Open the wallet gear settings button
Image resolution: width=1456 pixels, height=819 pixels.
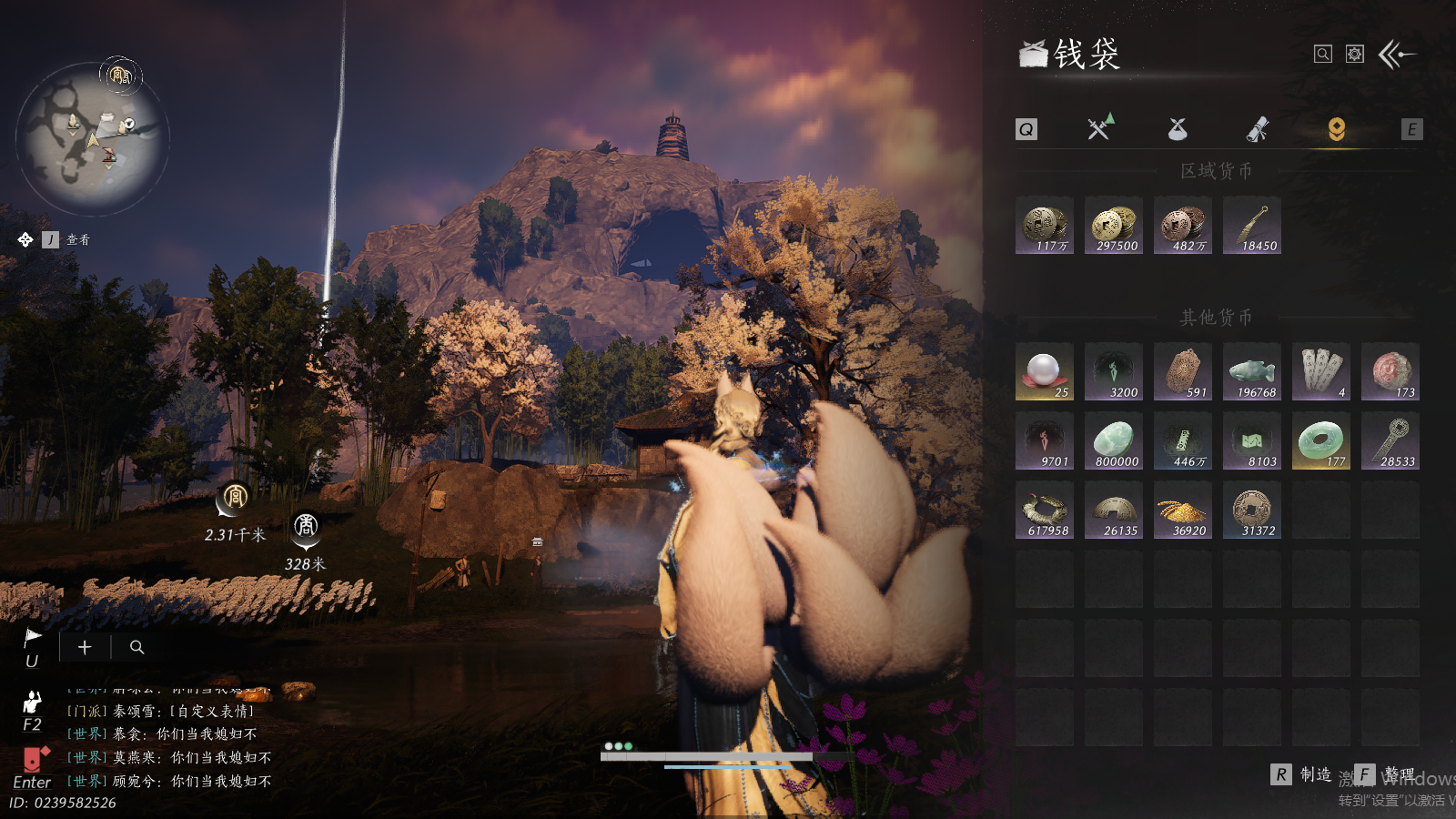click(1355, 55)
